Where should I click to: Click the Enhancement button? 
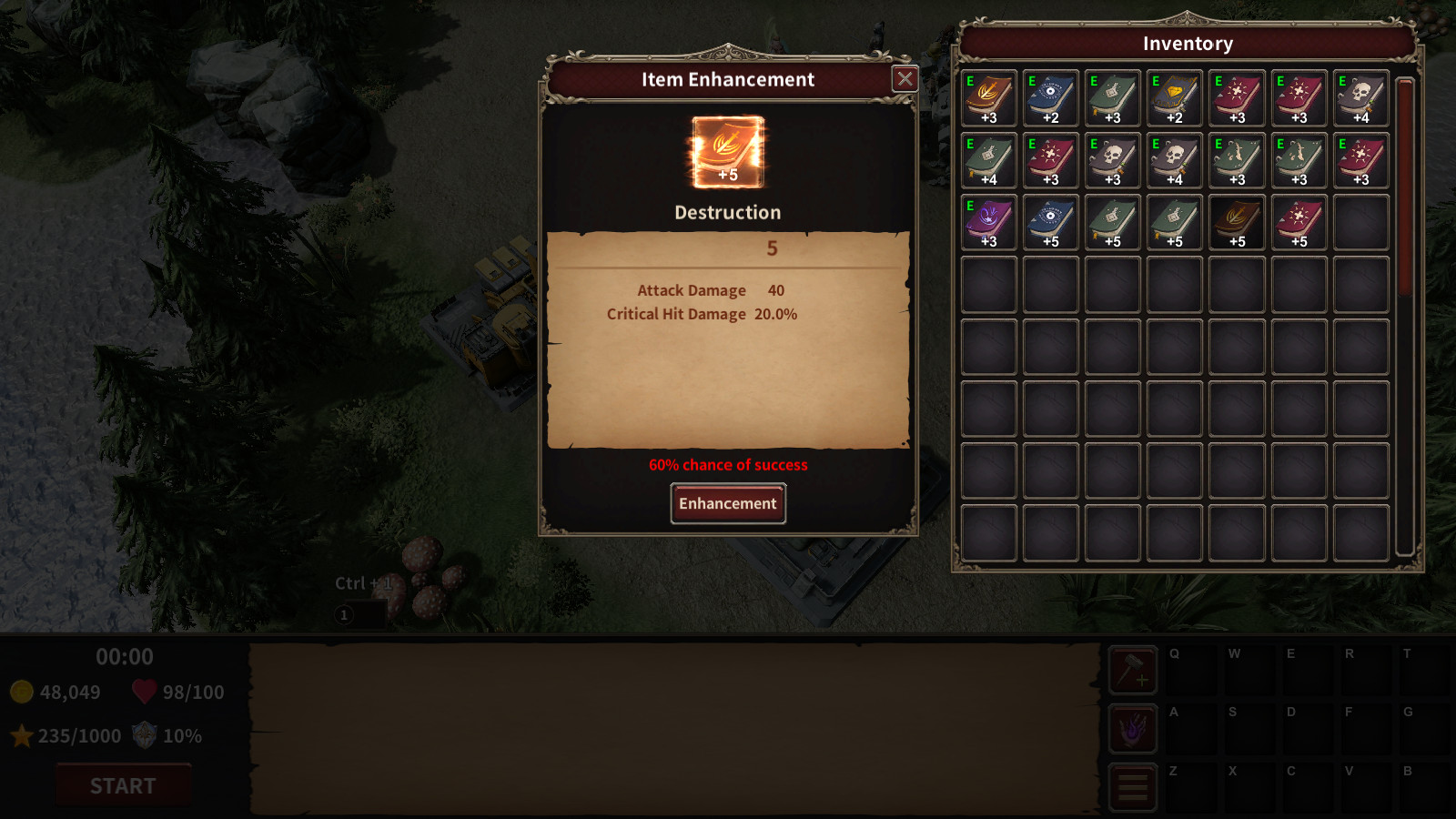(728, 503)
